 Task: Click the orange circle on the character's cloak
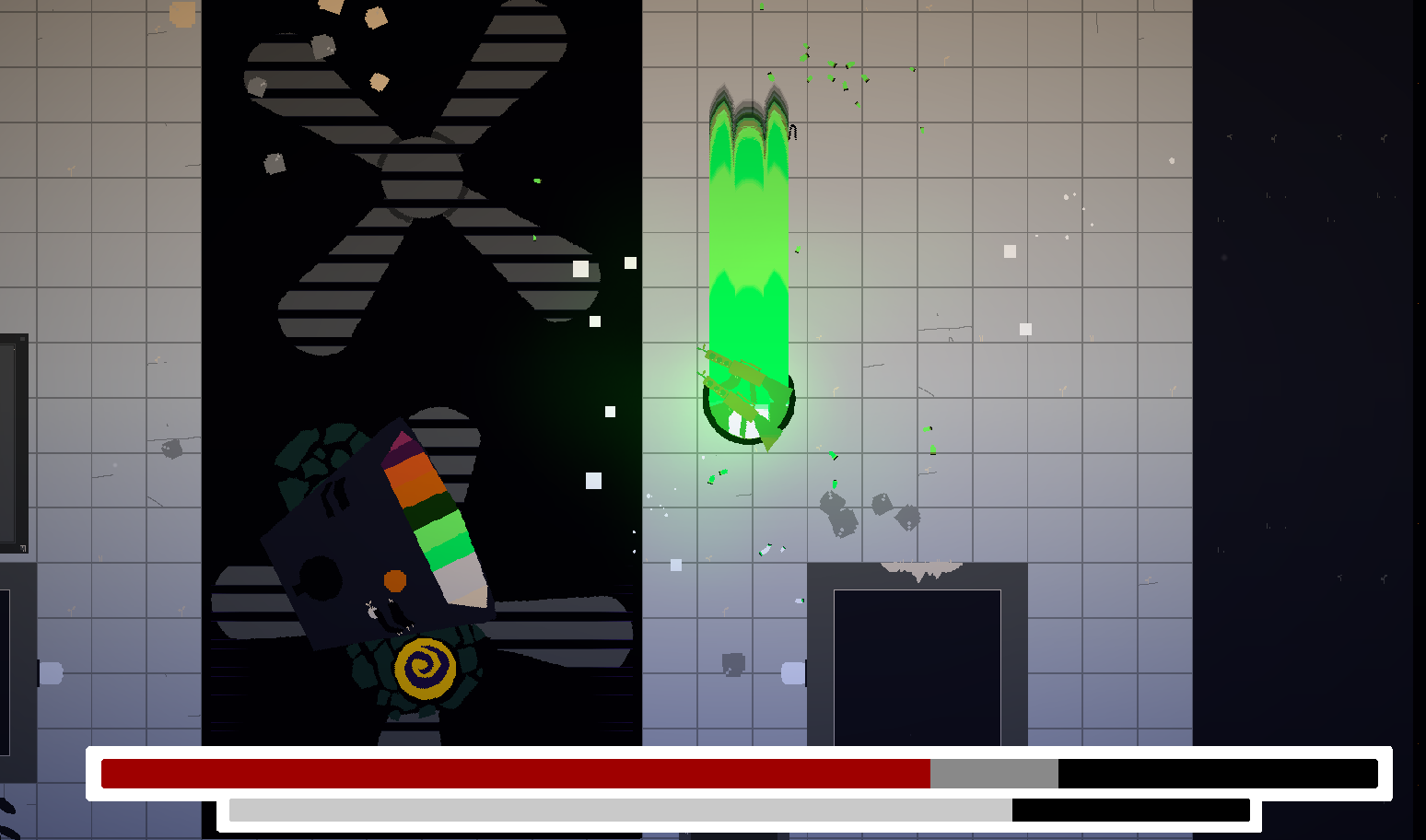[x=394, y=580]
